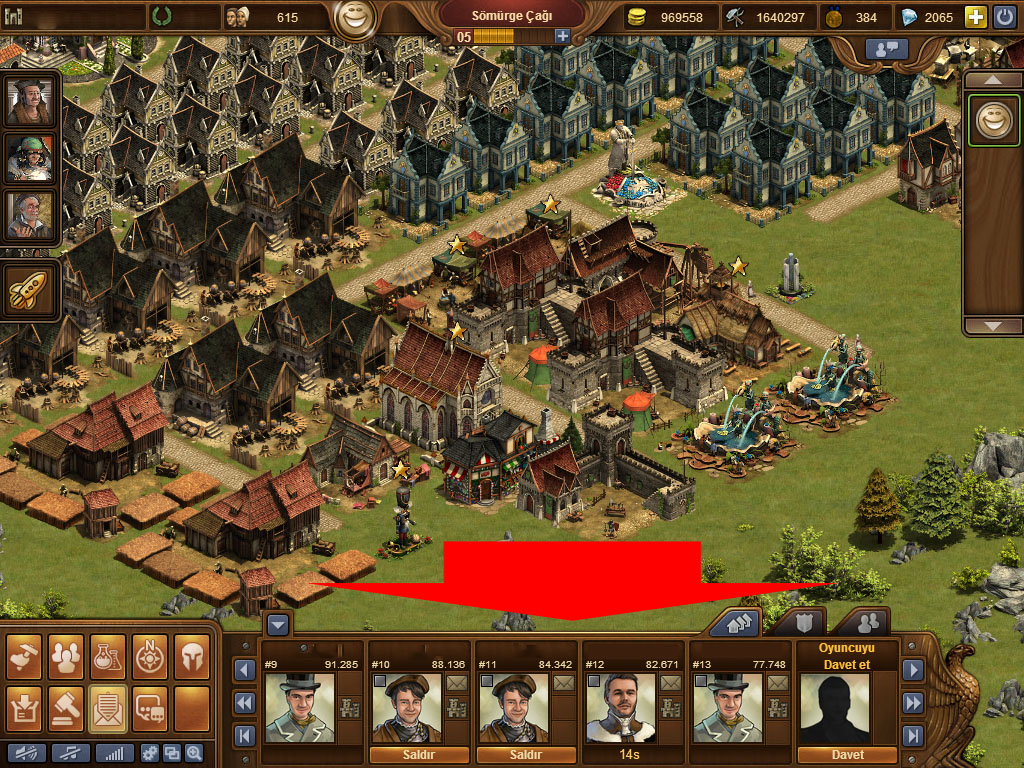
Task: Open the auction gavel market menu
Action: coord(65,706)
